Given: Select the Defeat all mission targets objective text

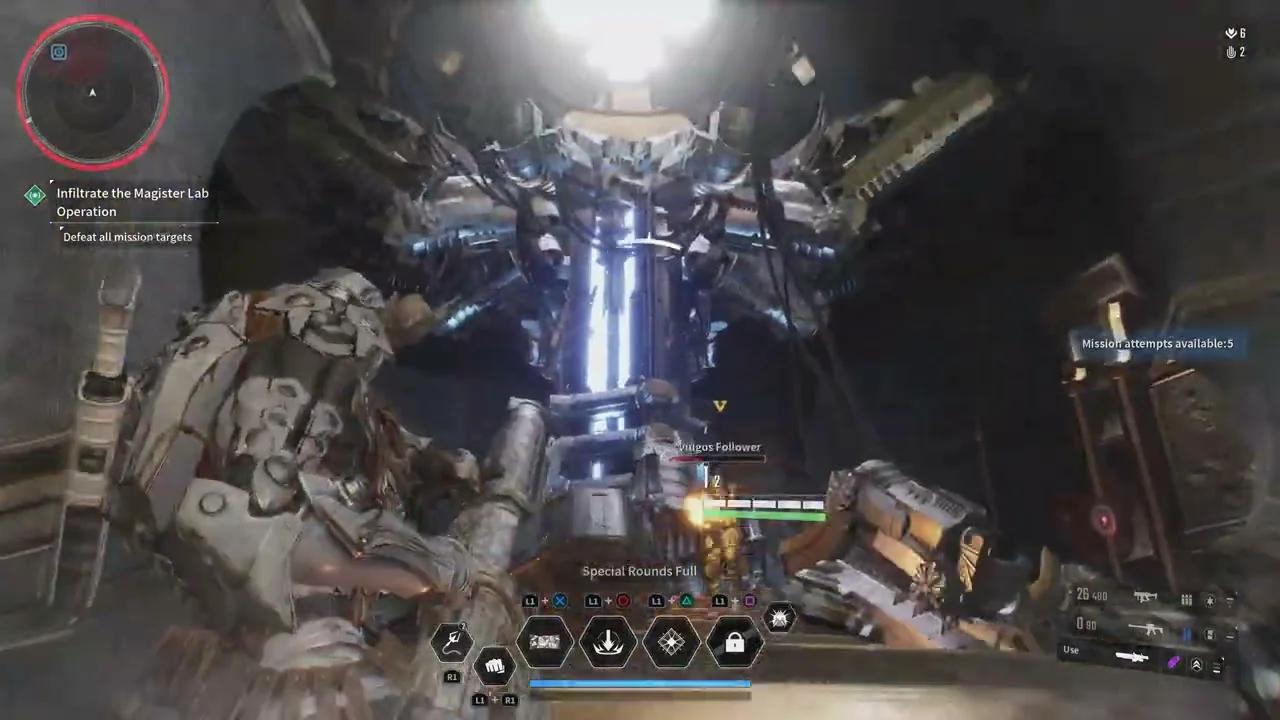Looking at the screenshot, I should (x=127, y=237).
